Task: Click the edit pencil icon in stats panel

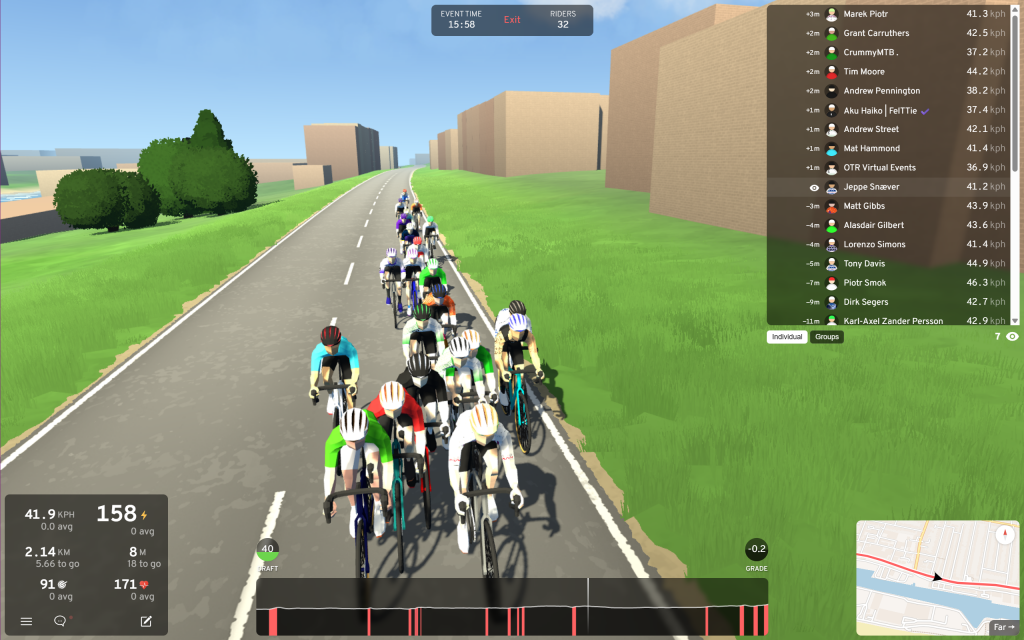Action: 146,621
